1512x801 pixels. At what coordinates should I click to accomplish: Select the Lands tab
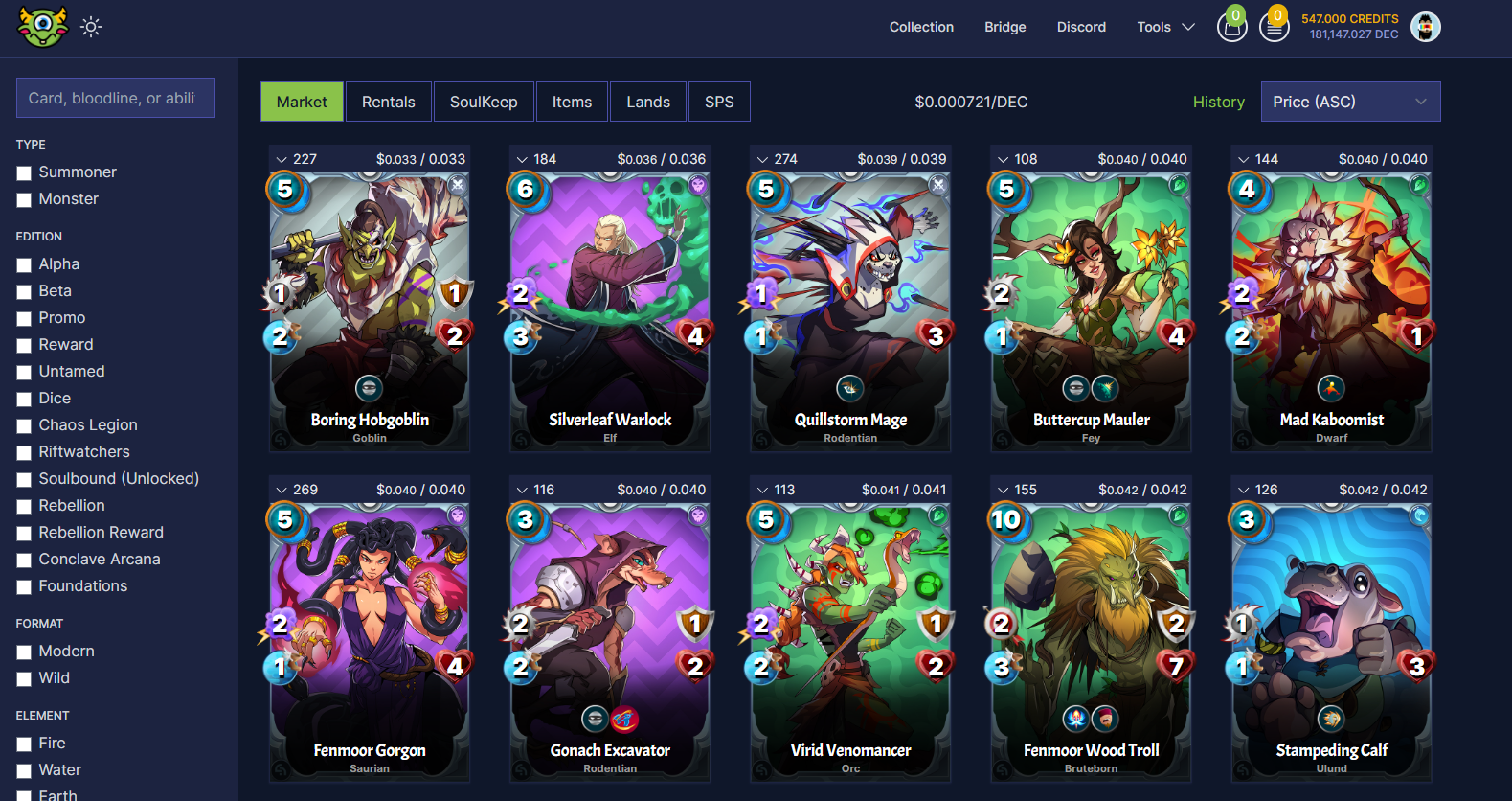pyautogui.click(x=647, y=102)
